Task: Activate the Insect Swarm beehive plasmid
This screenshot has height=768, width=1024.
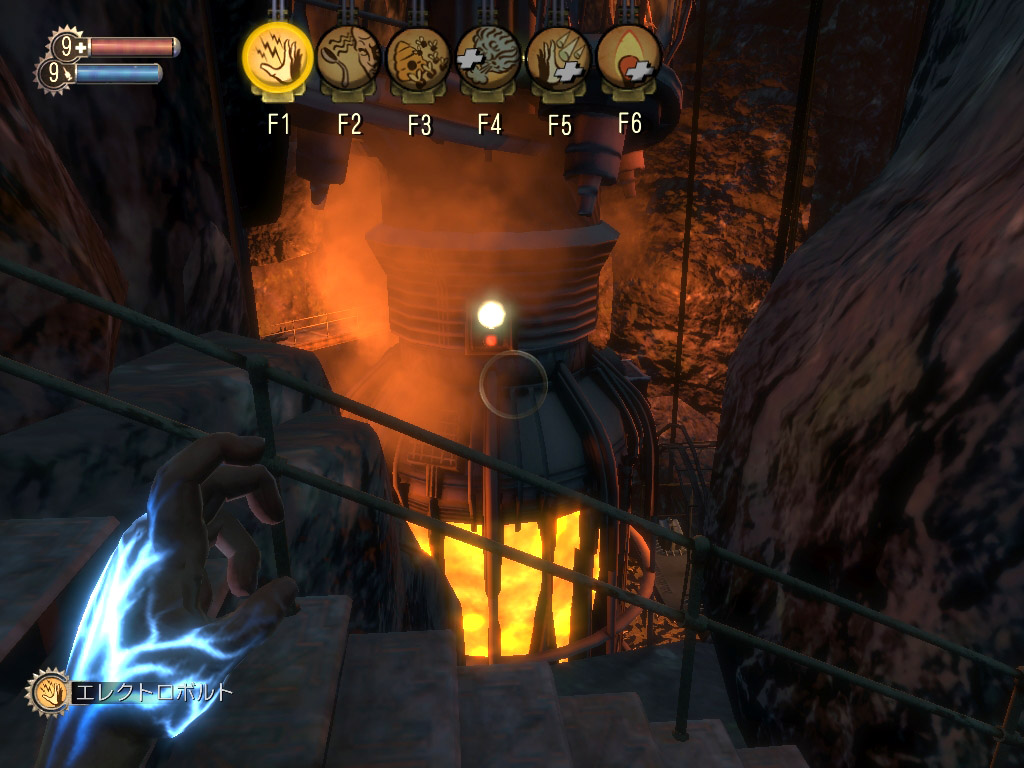Action: 419,59
